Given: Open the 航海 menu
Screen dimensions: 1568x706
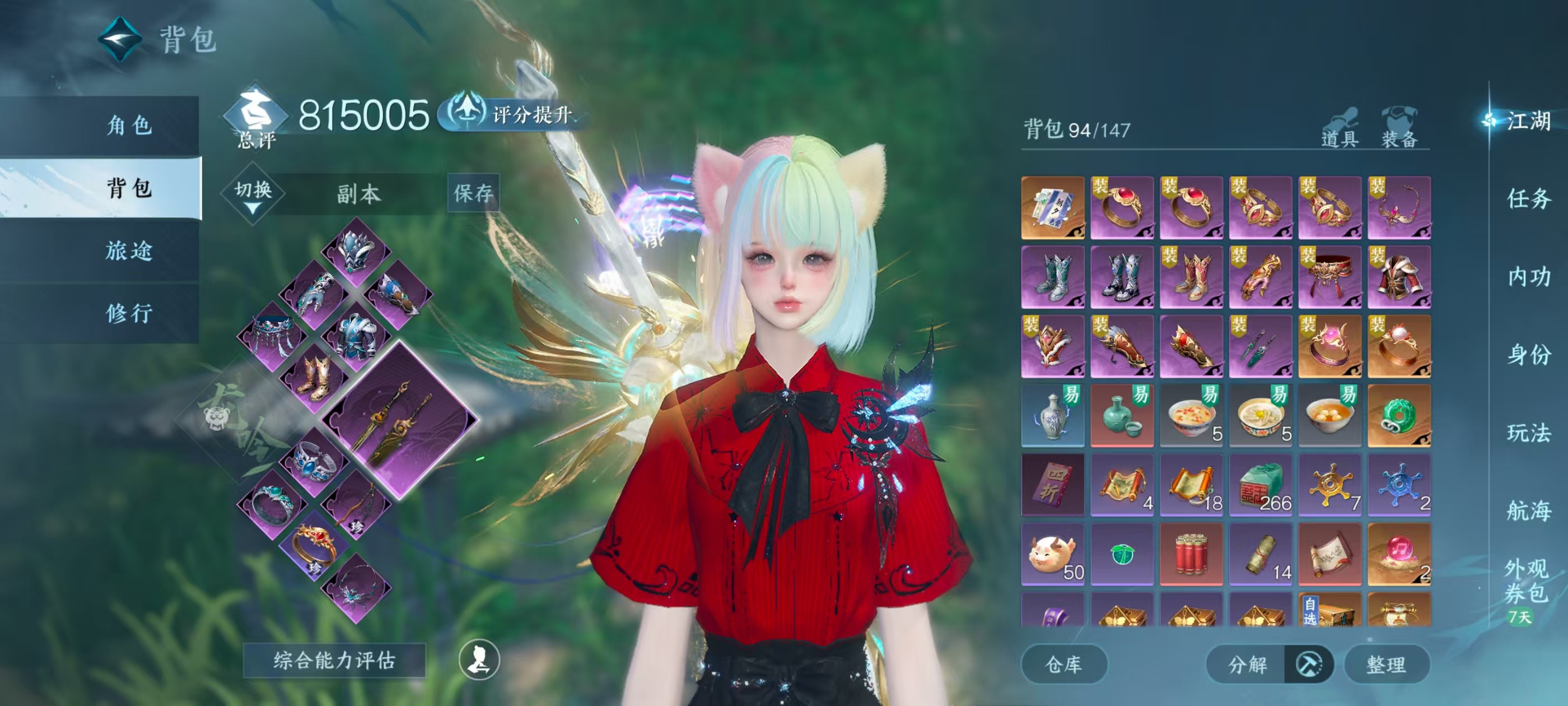Looking at the screenshot, I should pos(1528,510).
